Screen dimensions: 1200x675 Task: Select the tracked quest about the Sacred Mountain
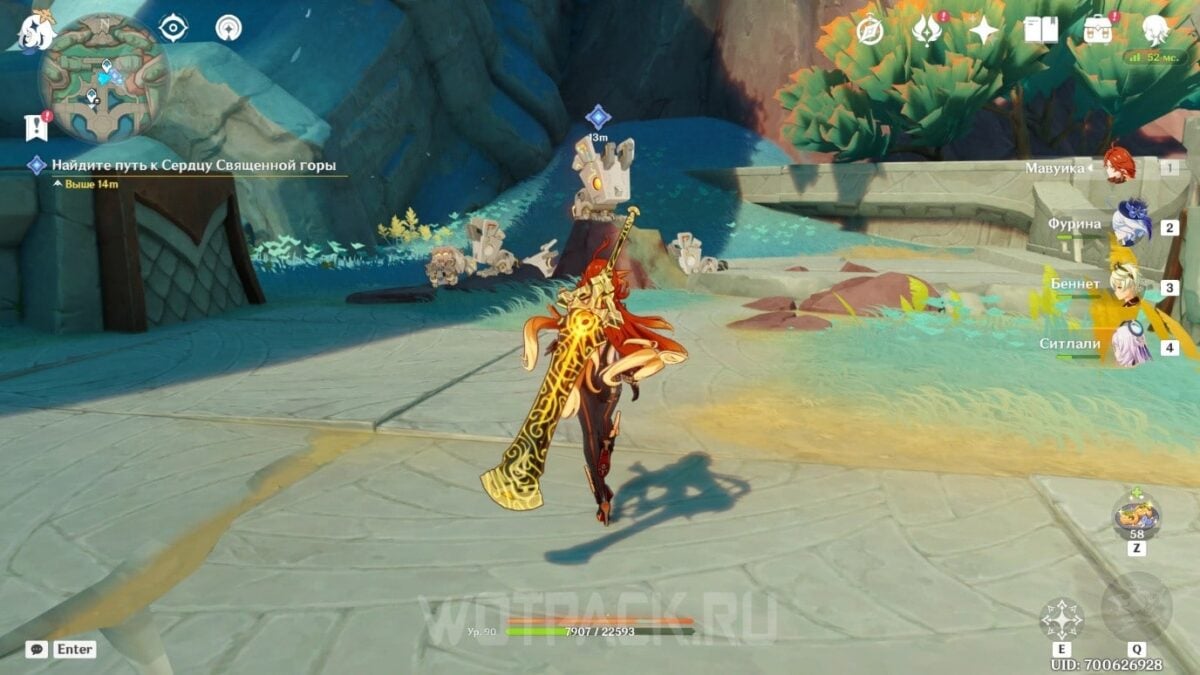click(194, 165)
